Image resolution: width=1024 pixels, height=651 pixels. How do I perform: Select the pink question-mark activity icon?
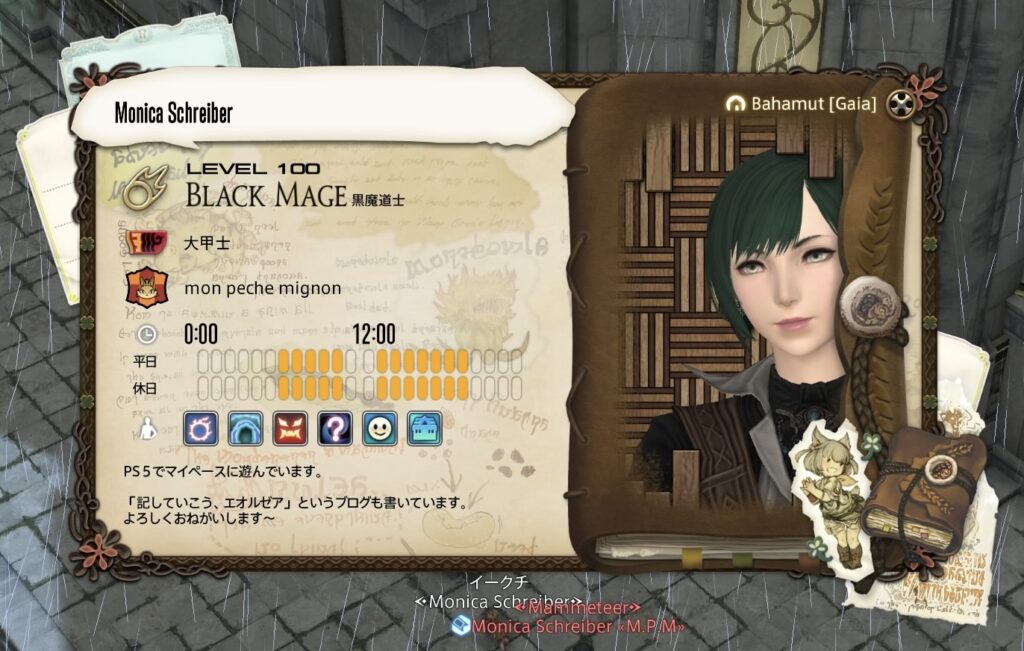click(334, 429)
